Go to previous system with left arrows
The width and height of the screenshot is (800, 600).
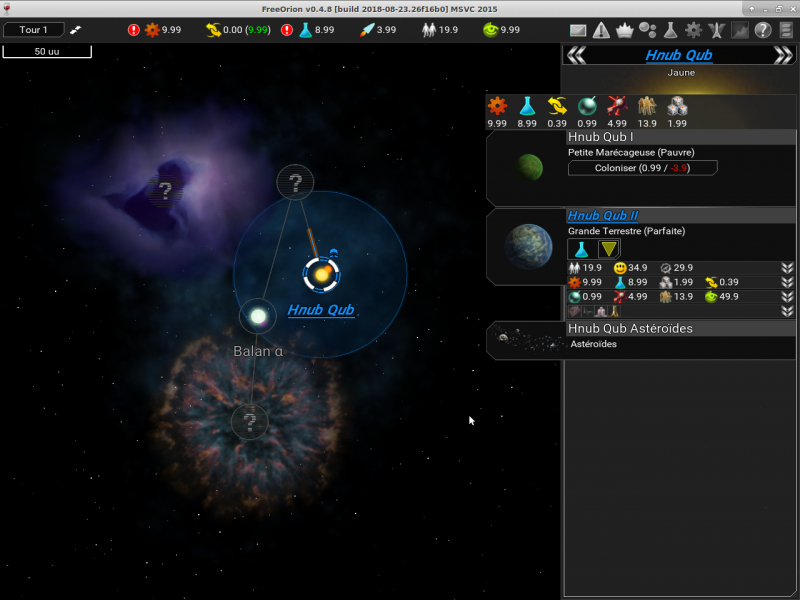pos(576,55)
